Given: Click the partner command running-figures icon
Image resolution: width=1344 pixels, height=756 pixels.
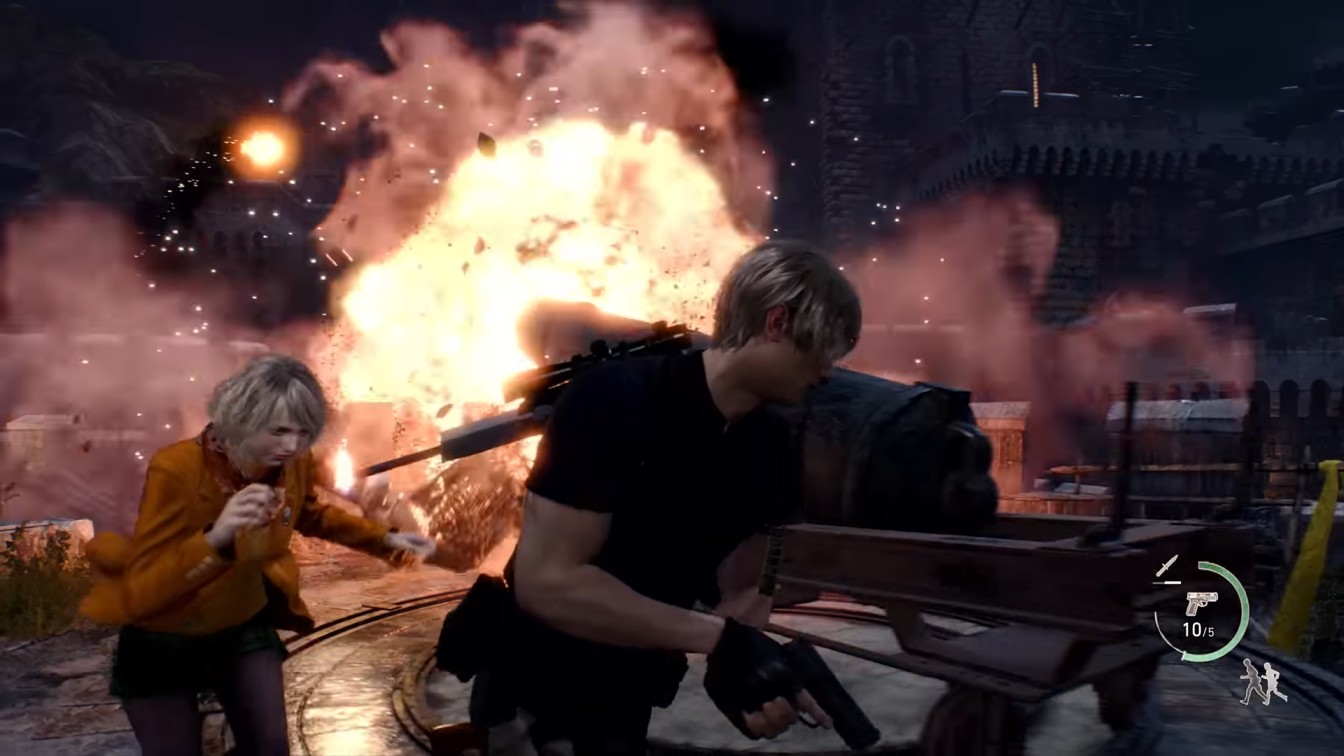Looking at the screenshot, I should [x=1263, y=682].
